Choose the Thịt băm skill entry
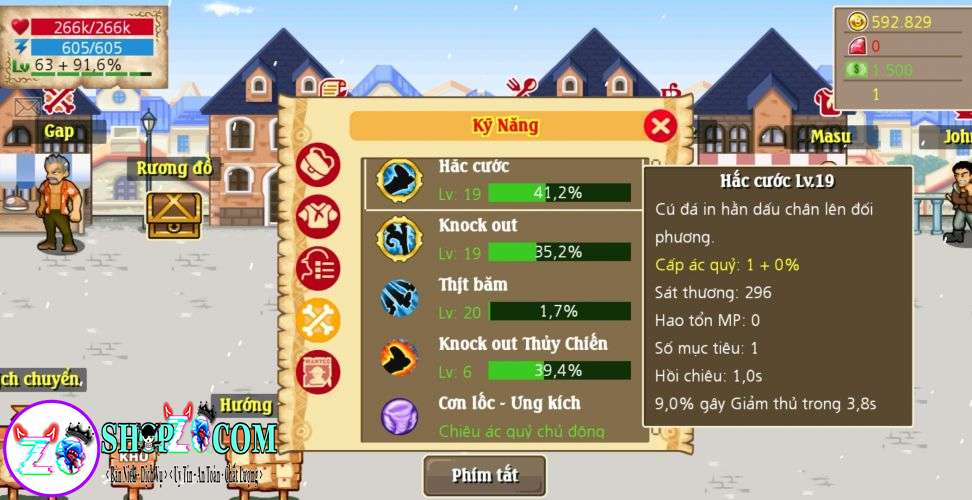 click(x=503, y=298)
